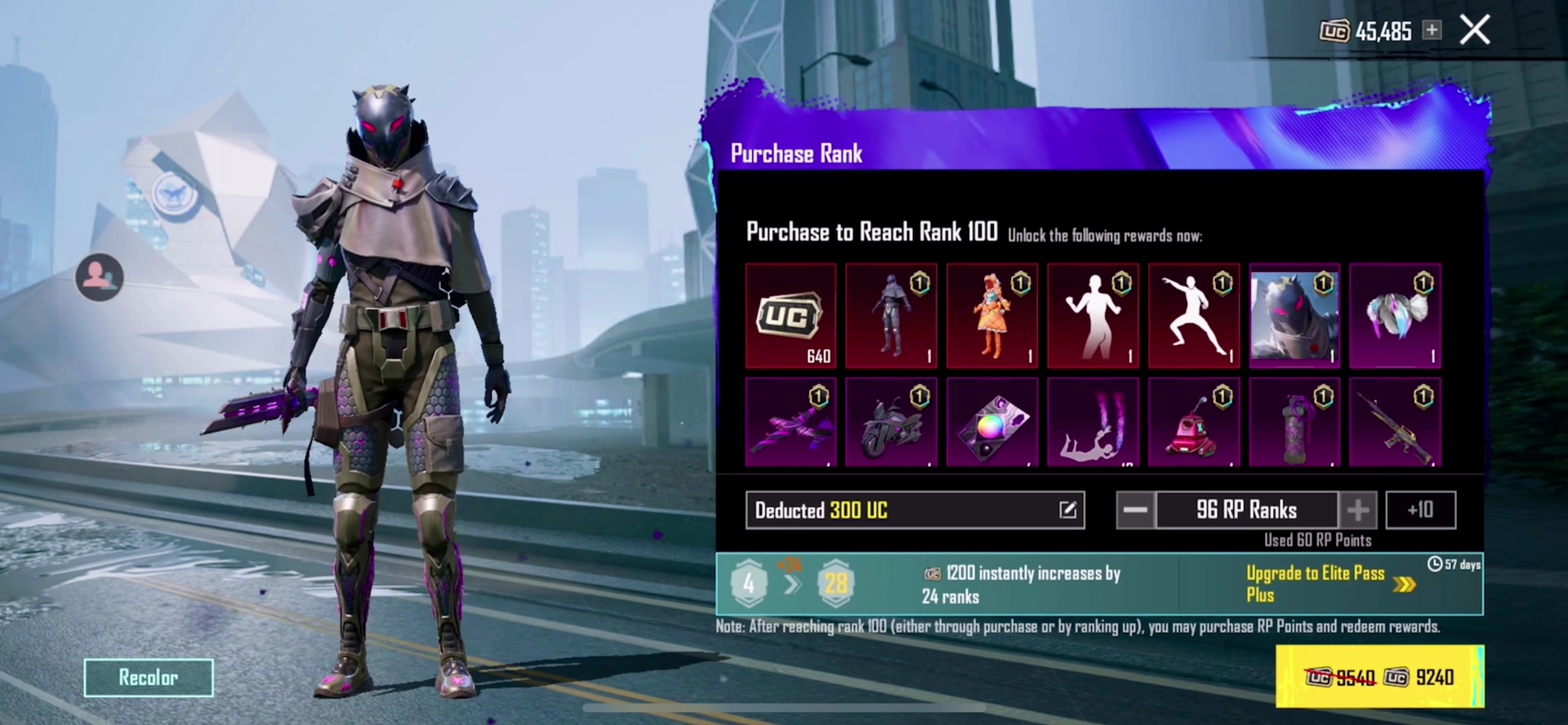View the parachute trail reward tile
1568x725 pixels.
point(1093,422)
